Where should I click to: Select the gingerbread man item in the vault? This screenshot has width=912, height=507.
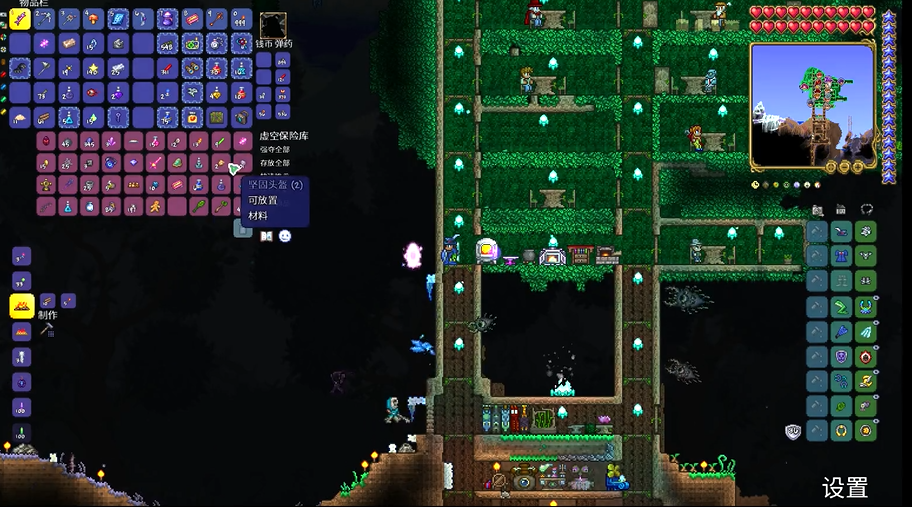point(154,206)
